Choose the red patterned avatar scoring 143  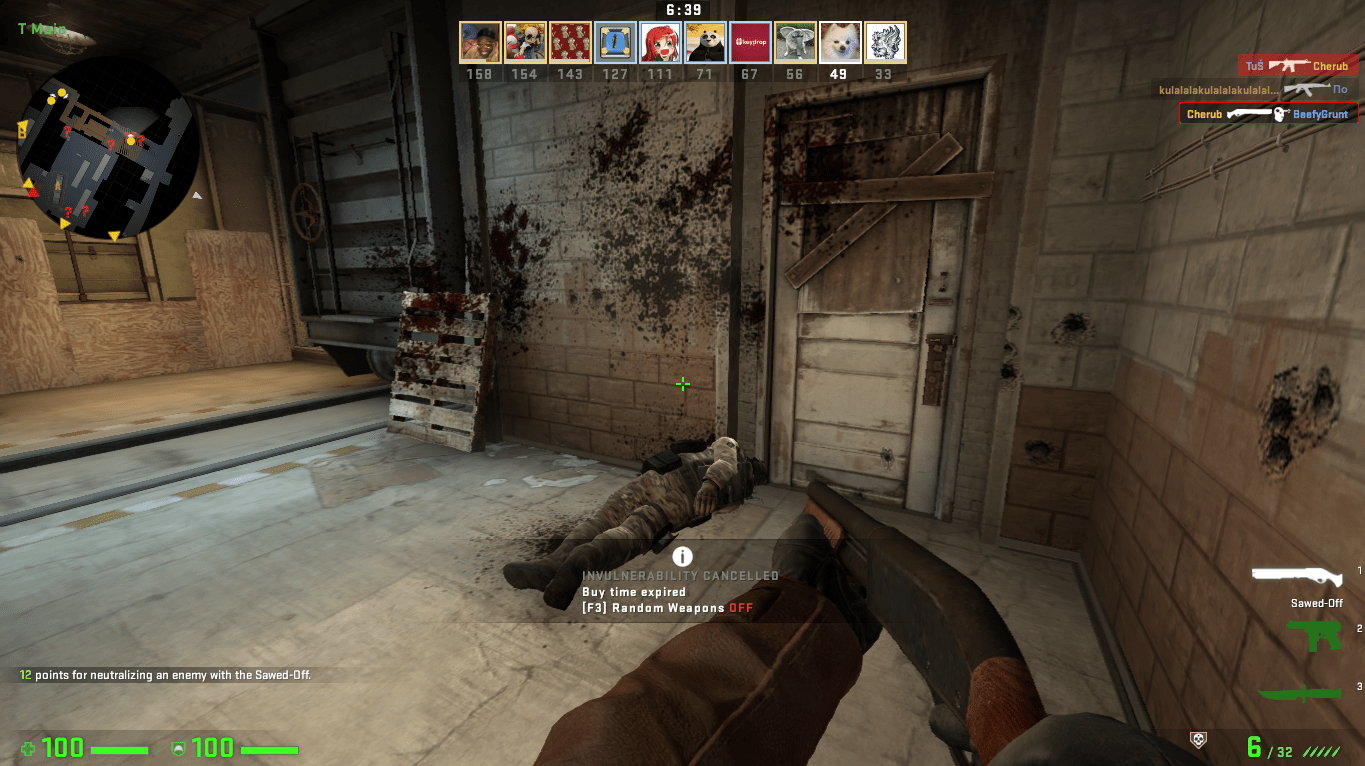click(570, 43)
